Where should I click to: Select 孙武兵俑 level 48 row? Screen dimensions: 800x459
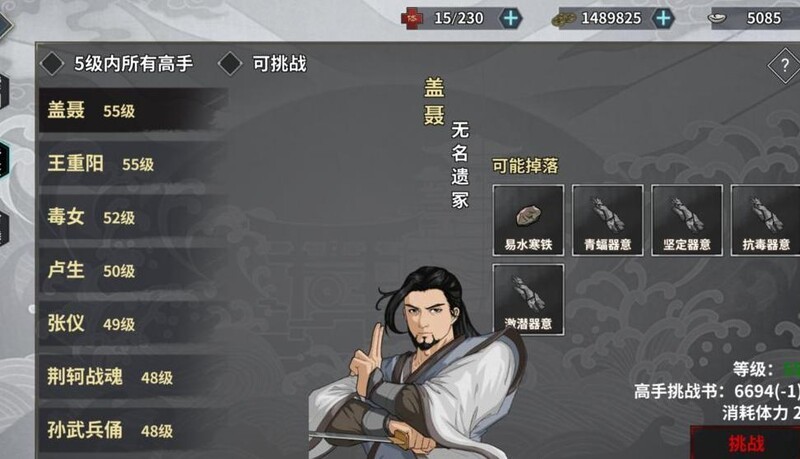pos(130,430)
